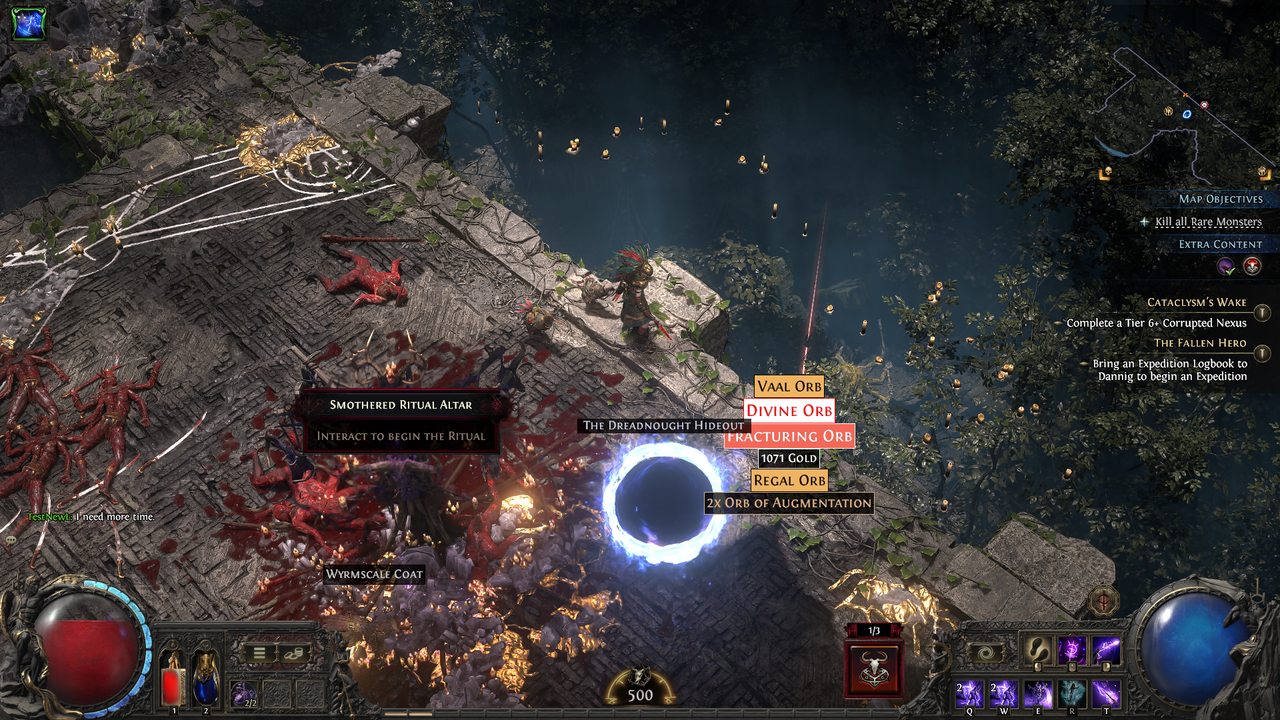Pick up the Wyrmscale Coat label
This screenshot has width=1280, height=720.
click(x=375, y=574)
